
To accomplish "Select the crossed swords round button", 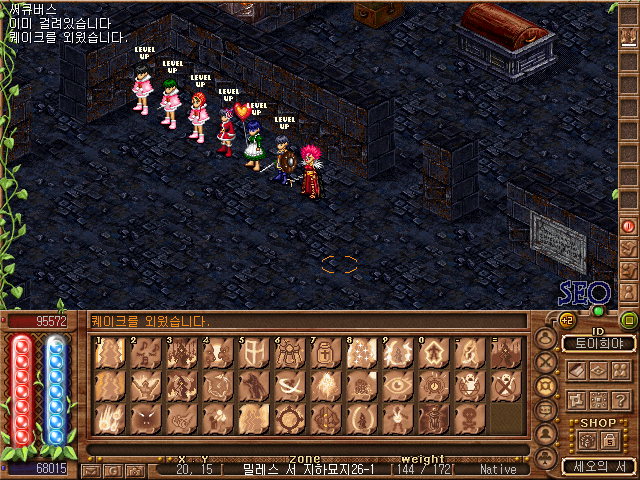I will [x=546, y=363].
